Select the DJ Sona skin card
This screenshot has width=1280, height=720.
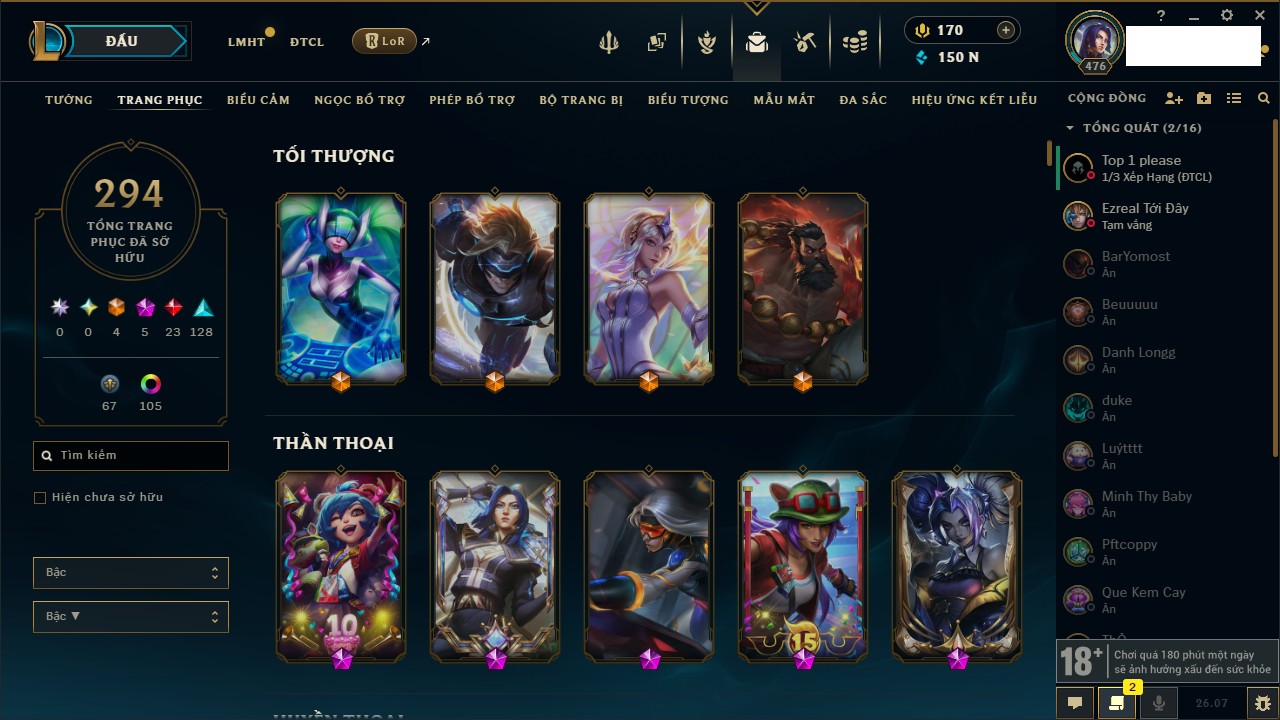pos(341,288)
